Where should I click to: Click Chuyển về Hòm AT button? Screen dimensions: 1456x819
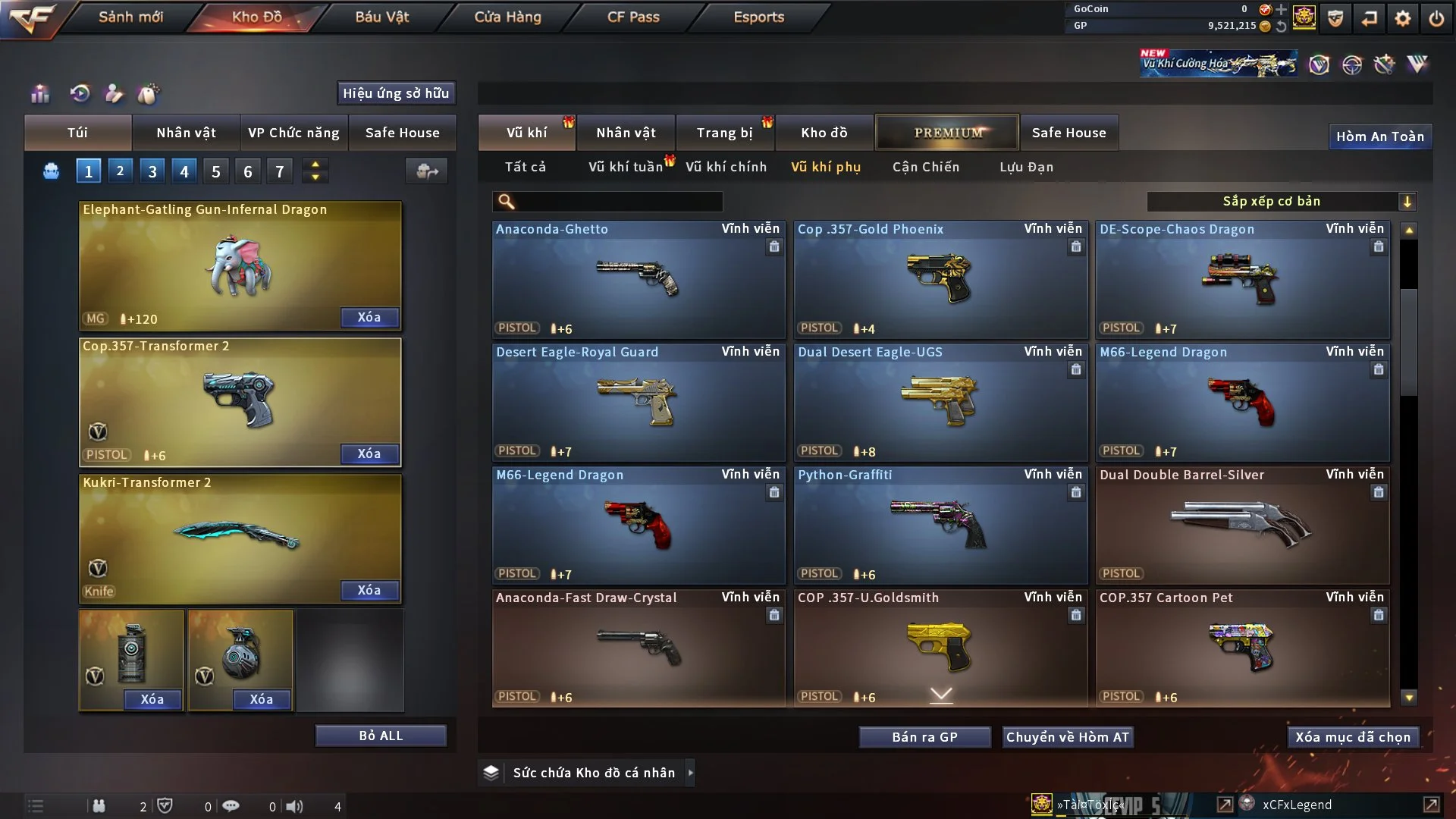point(1068,737)
